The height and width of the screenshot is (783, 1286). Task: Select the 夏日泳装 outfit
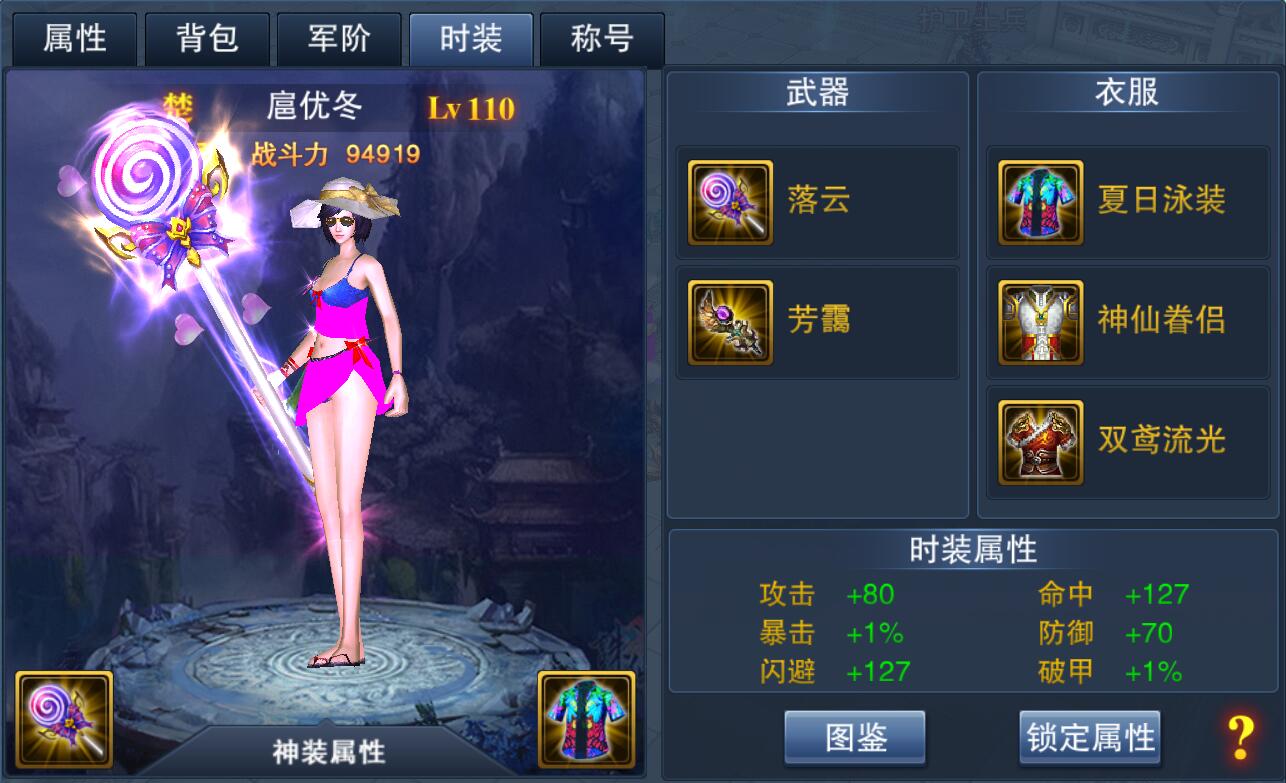1127,202
